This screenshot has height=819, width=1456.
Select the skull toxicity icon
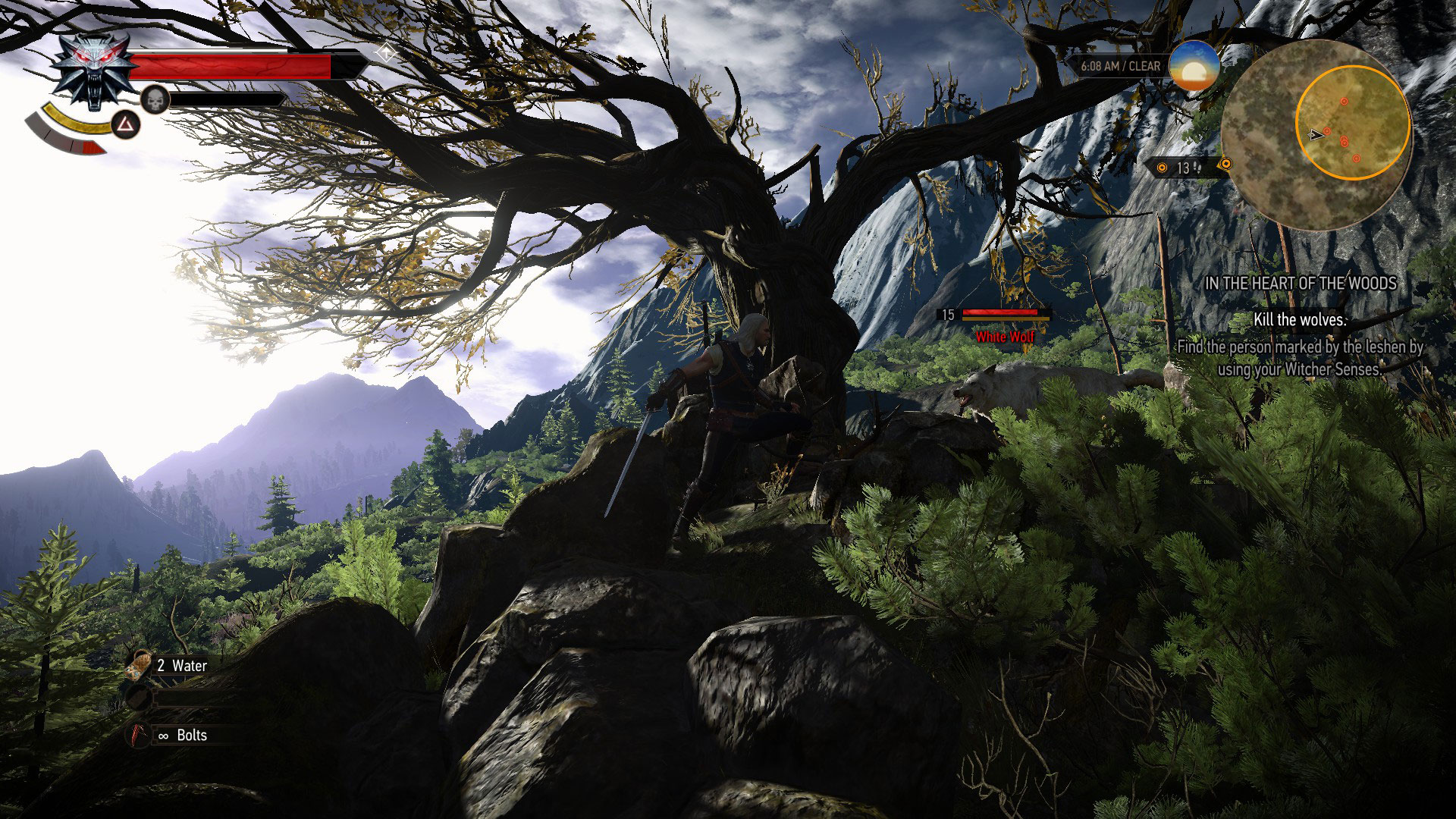(155, 99)
